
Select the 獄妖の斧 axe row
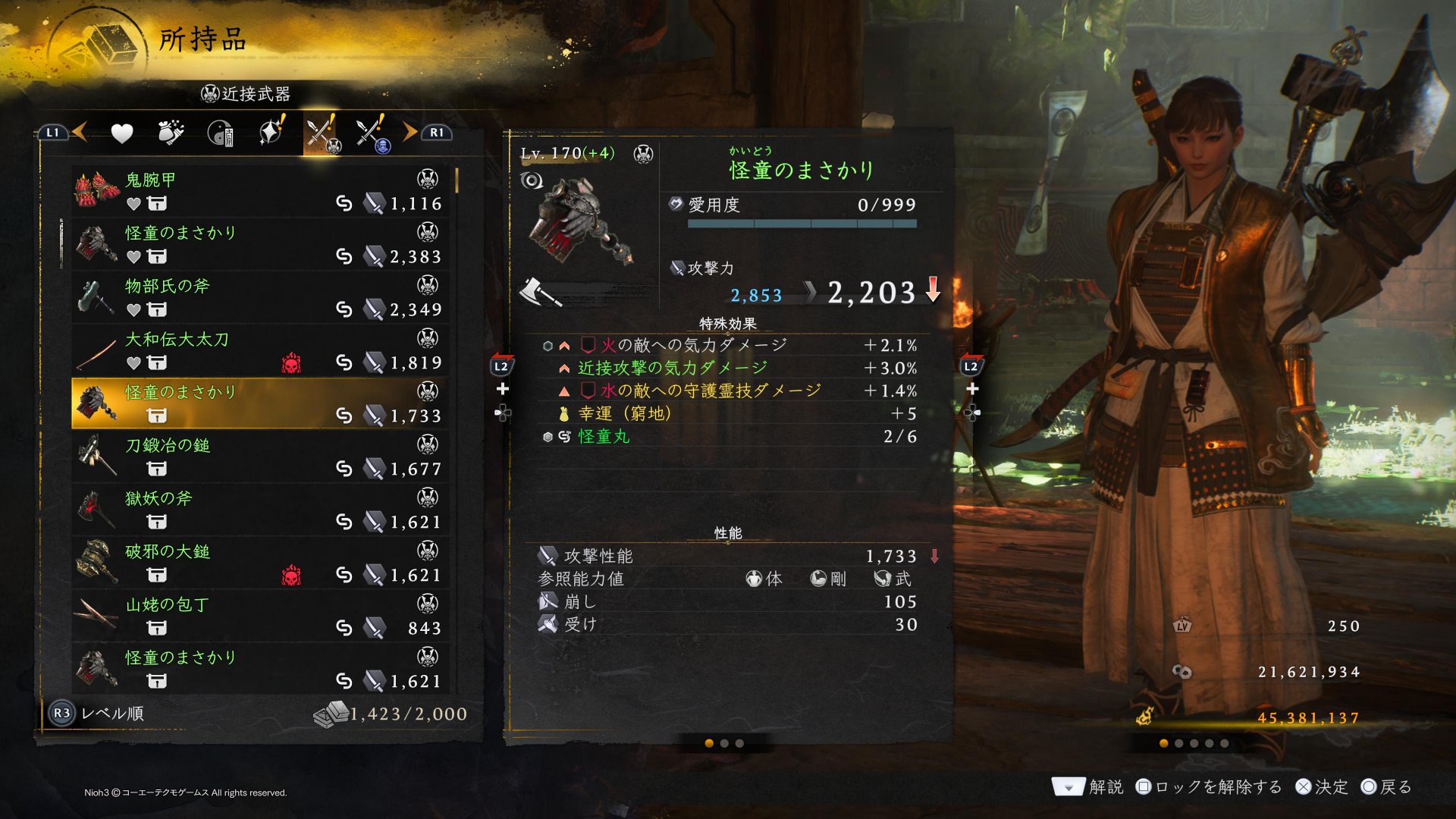[x=258, y=510]
